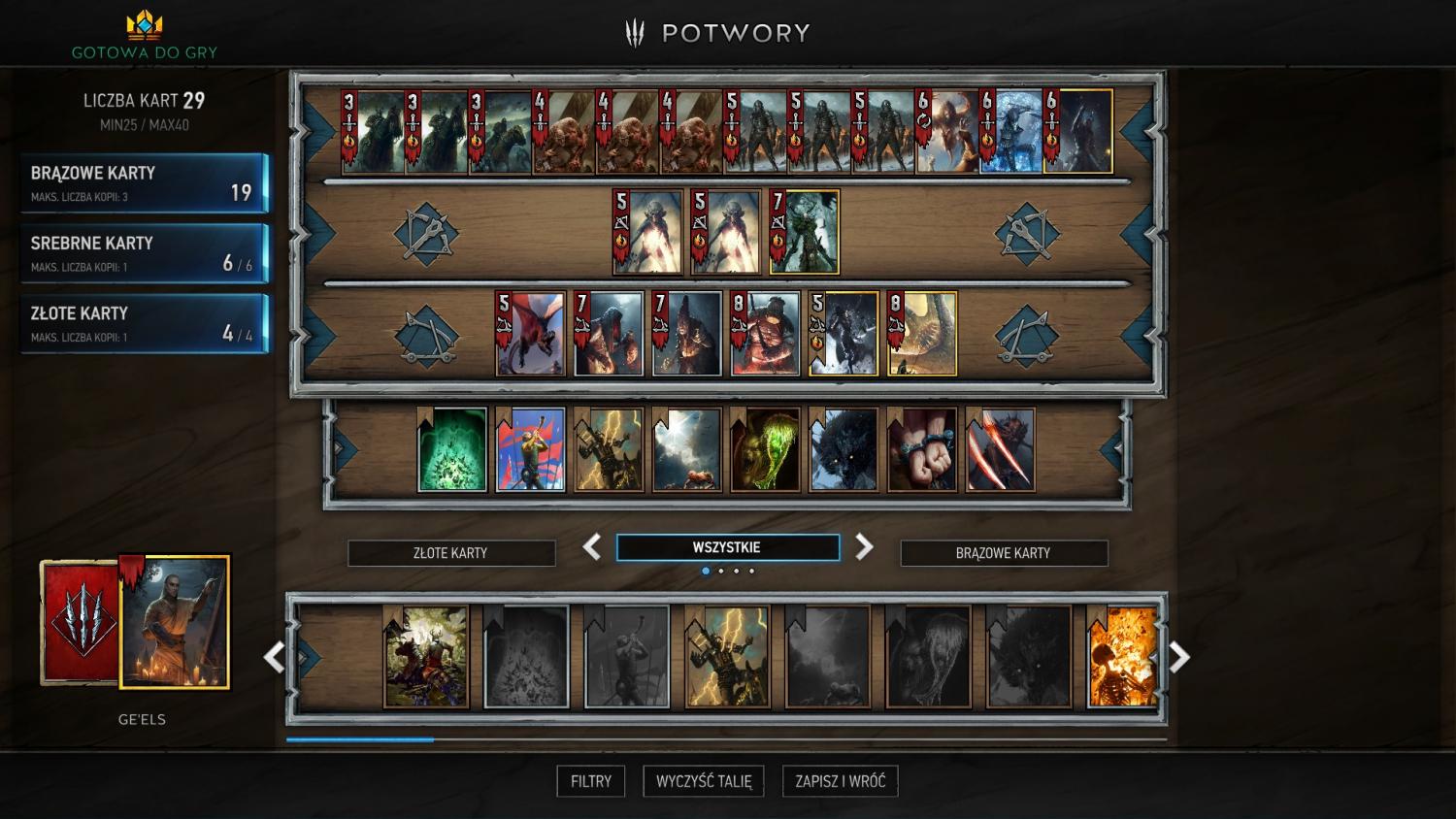Go to next card category arrow
Viewport: 1456px width, 819px height.
point(864,547)
